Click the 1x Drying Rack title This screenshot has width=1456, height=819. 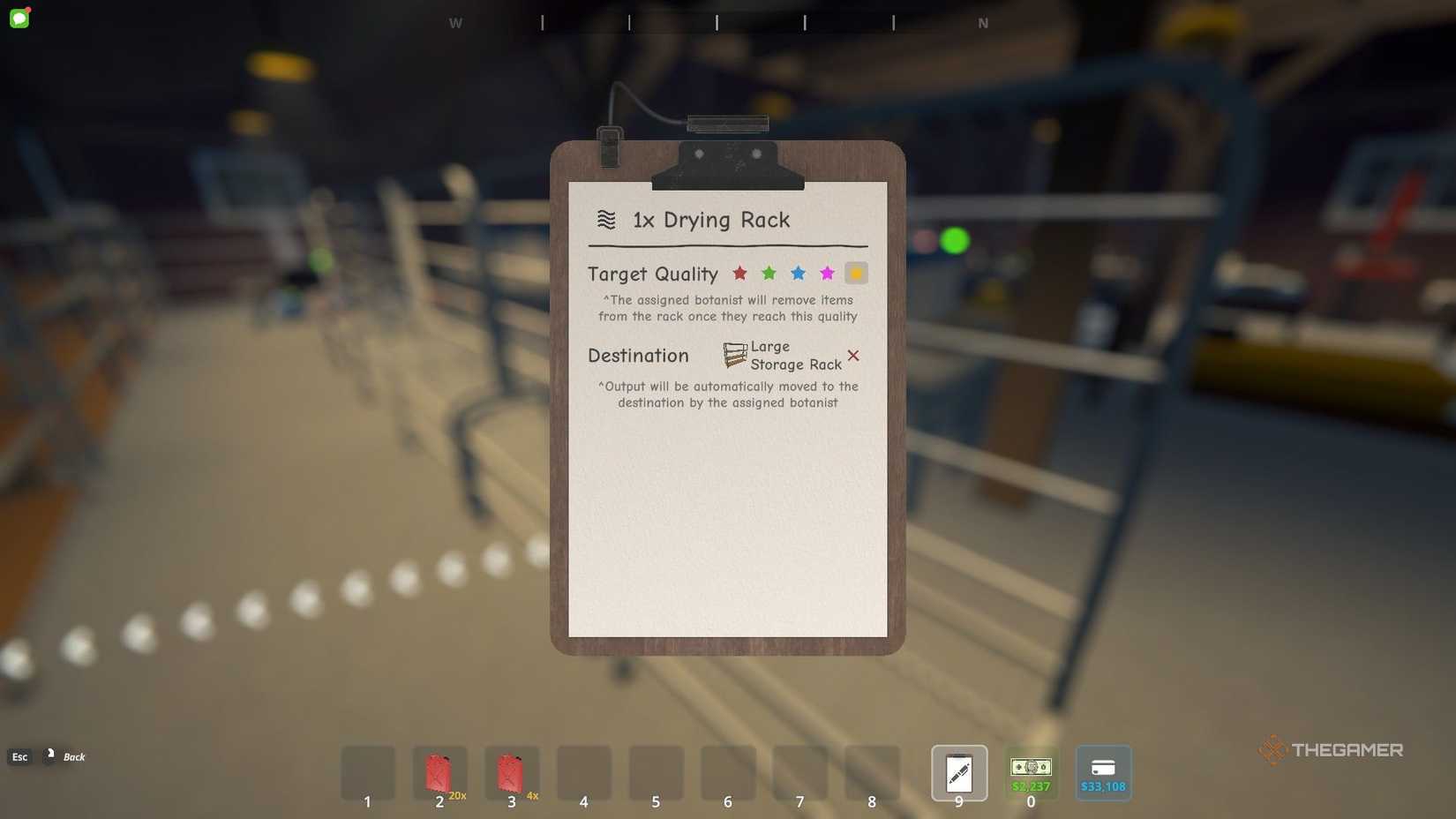709,220
